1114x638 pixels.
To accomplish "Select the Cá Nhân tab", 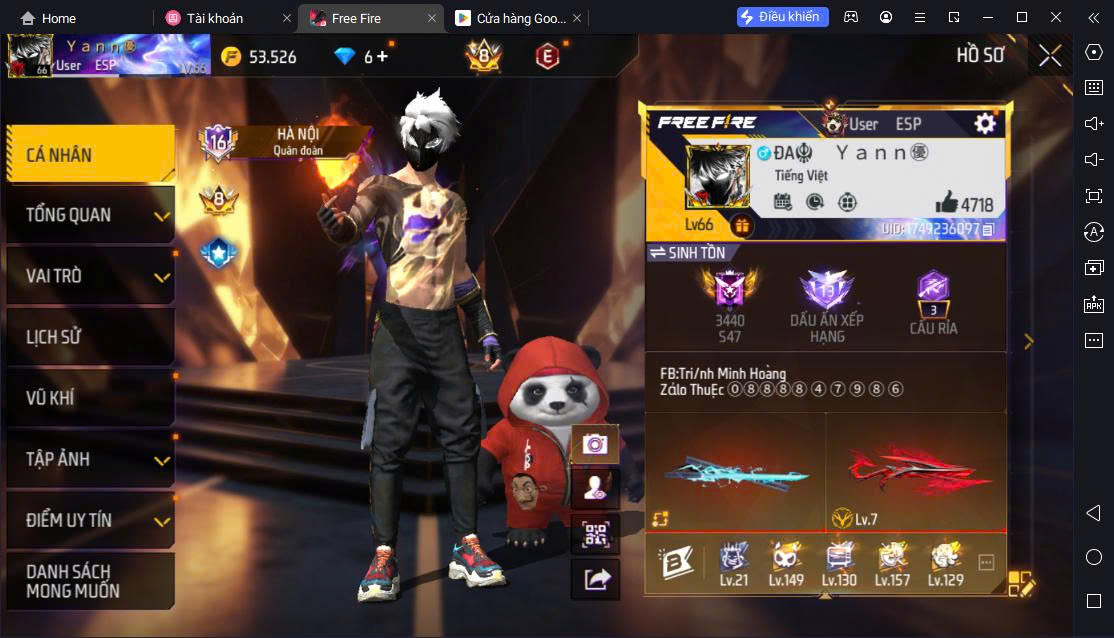I will tap(90, 155).
